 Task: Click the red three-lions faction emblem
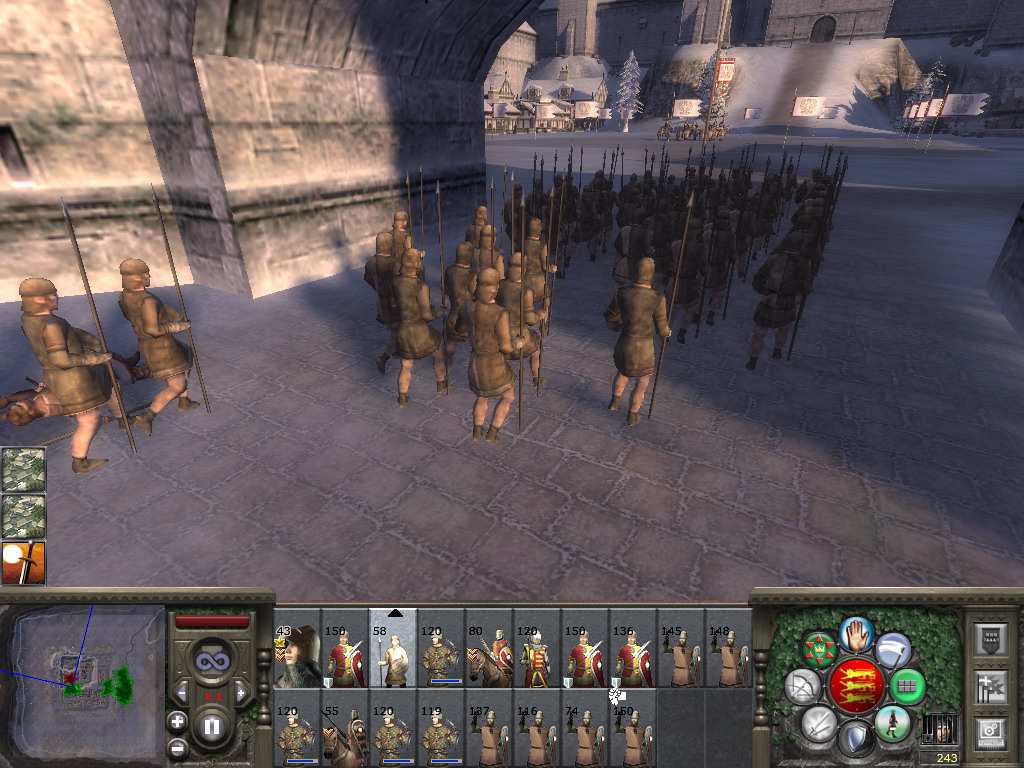[x=855, y=685]
